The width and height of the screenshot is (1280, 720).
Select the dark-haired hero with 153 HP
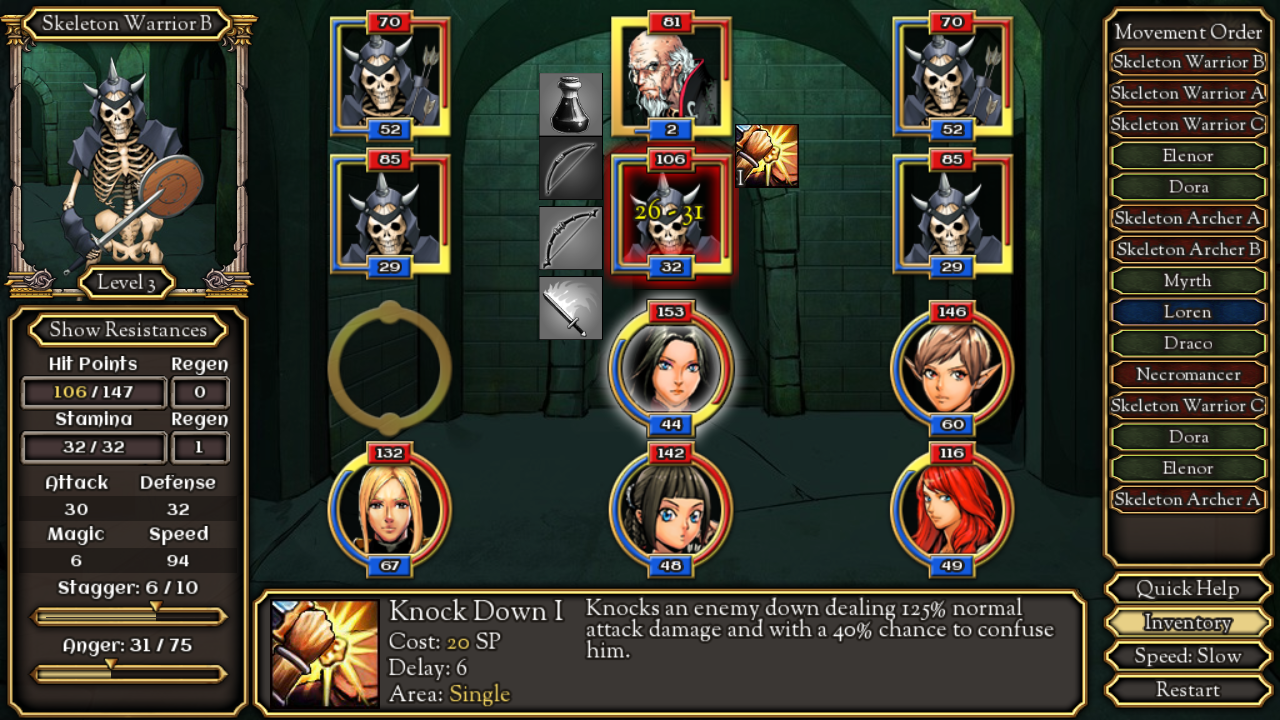coord(671,368)
